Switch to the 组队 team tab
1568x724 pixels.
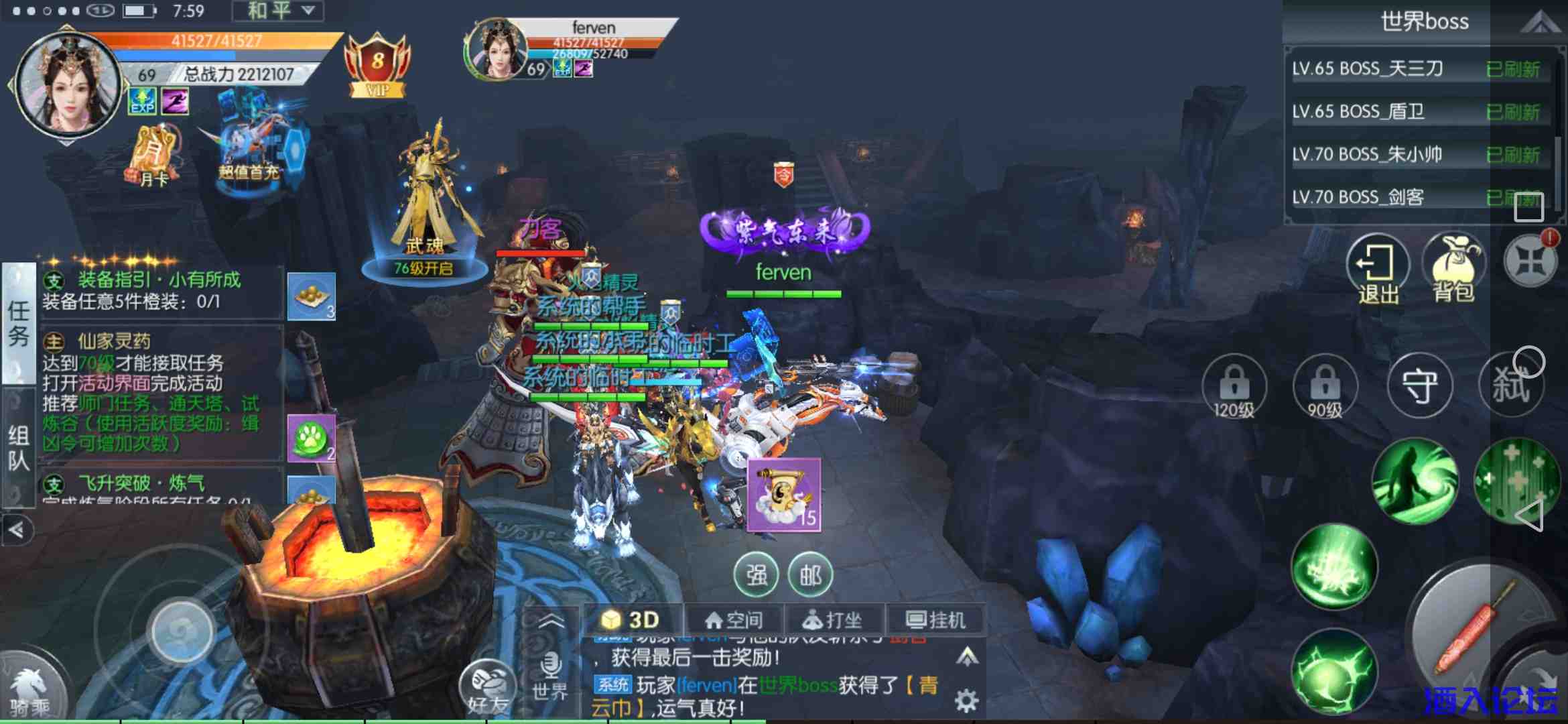click(17, 445)
